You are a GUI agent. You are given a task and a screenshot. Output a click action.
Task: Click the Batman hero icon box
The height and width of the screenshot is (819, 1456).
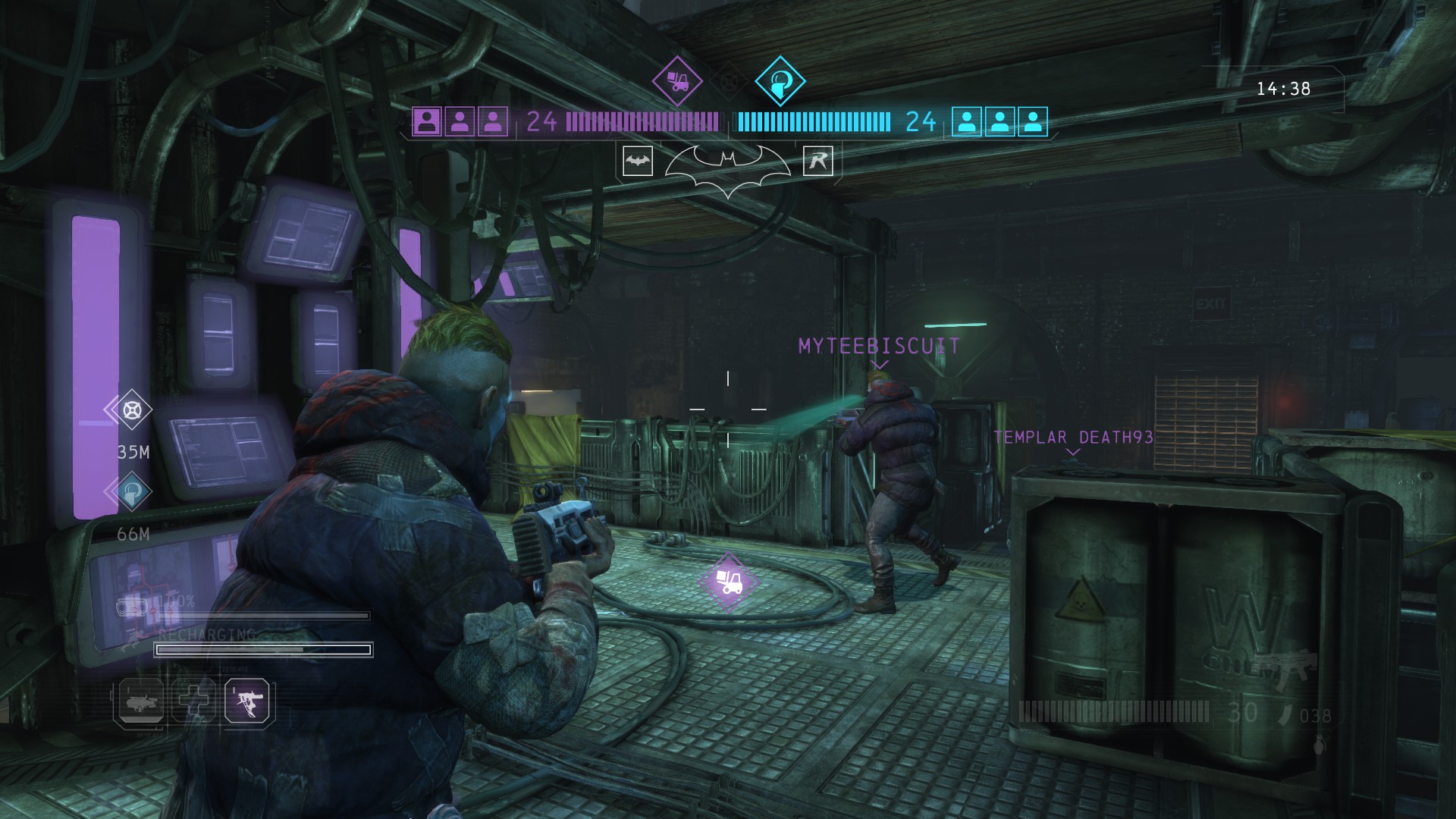pyautogui.click(x=638, y=161)
